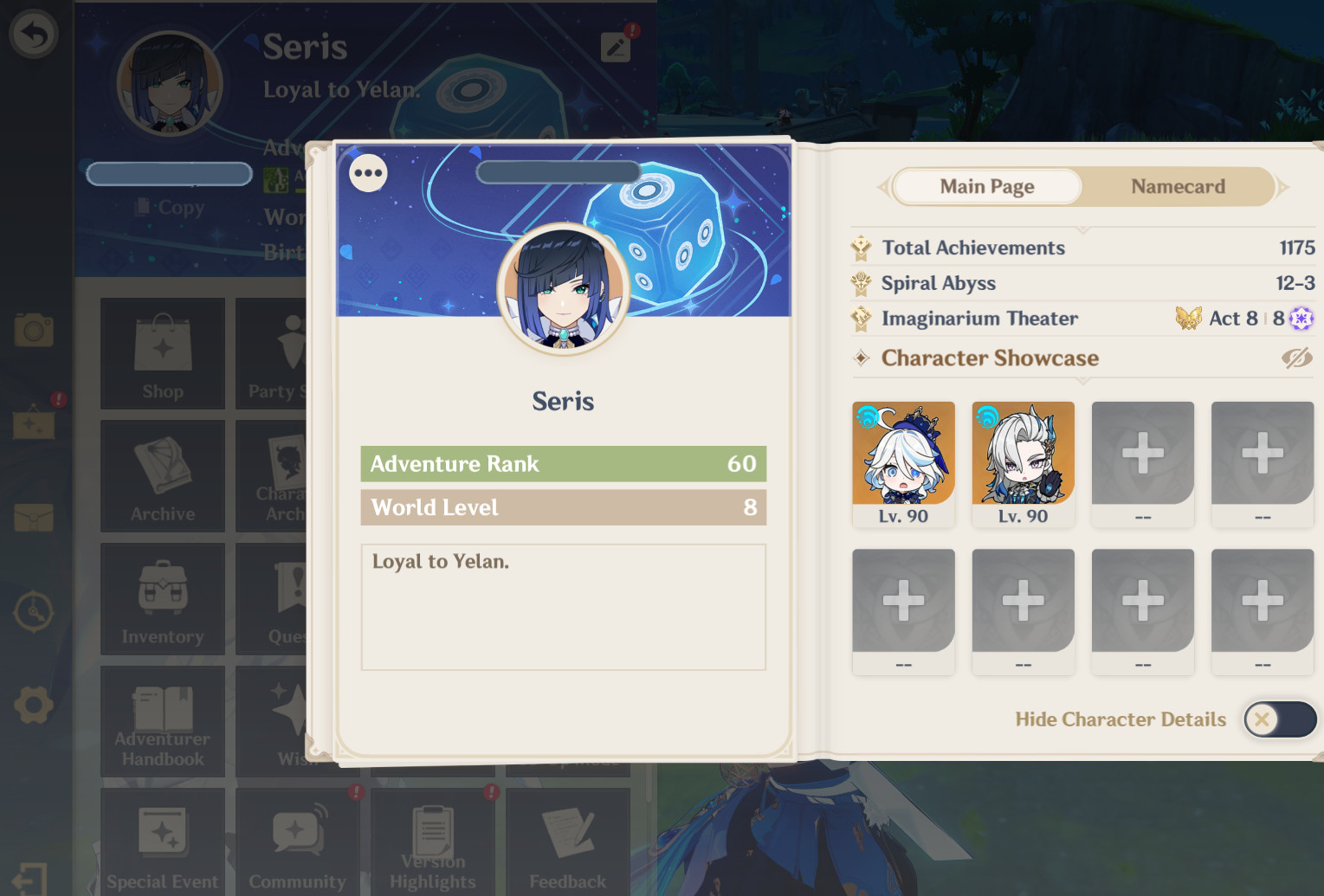This screenshot has height=896, width=1324.
Task: Open the Settings gear
Action: point(34,704)
